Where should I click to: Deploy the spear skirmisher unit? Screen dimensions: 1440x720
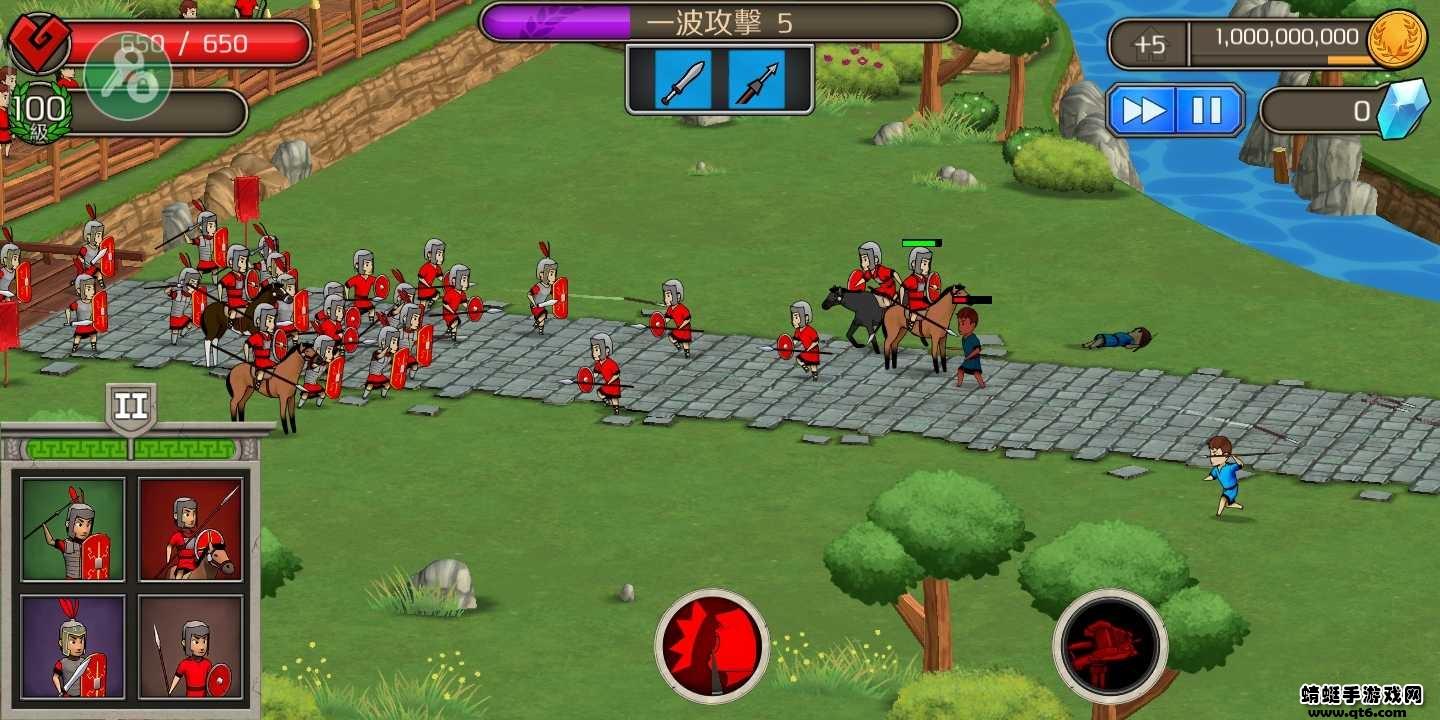(191, 648)
